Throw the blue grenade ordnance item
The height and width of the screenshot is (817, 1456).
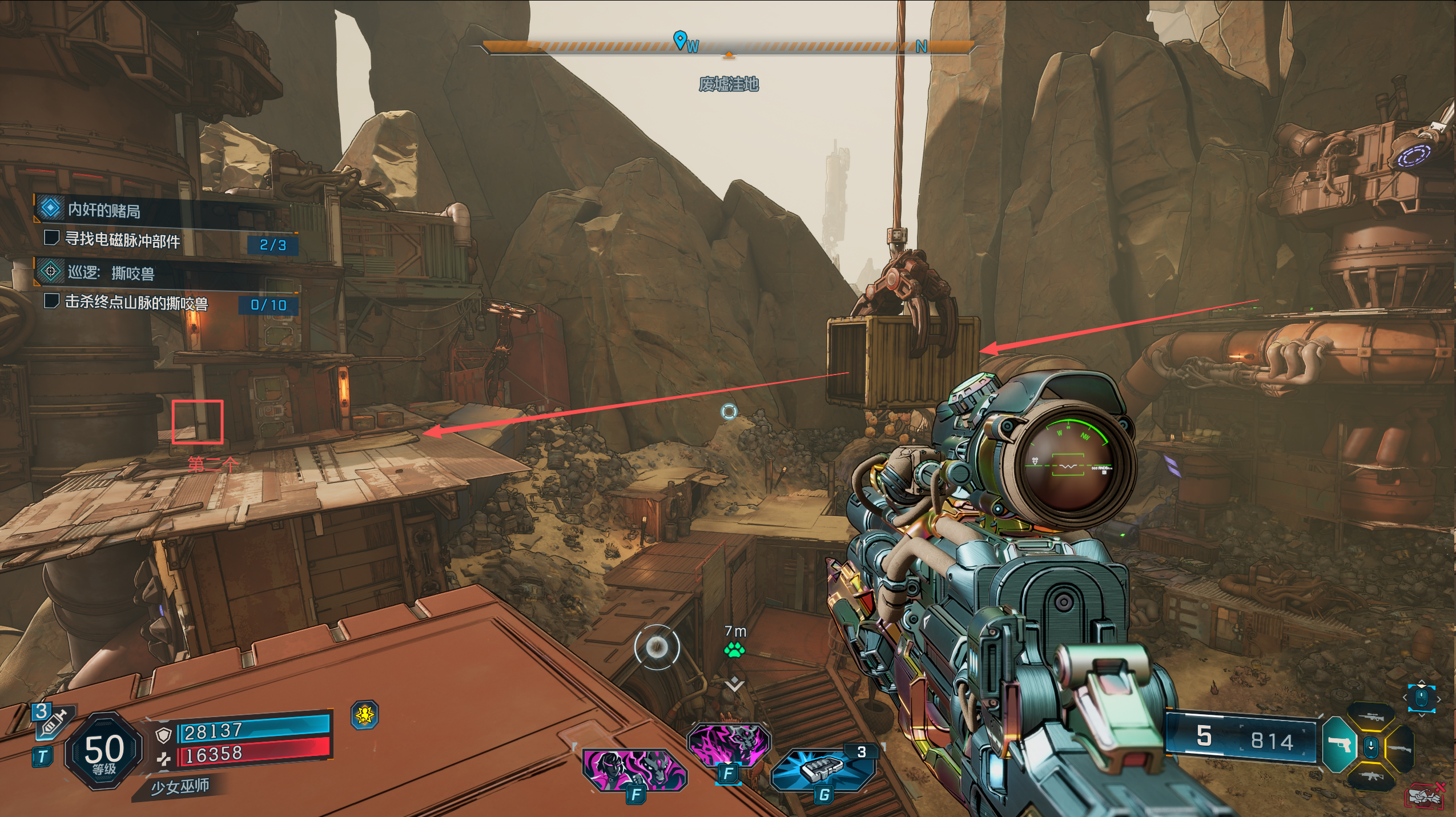point(823,768)
